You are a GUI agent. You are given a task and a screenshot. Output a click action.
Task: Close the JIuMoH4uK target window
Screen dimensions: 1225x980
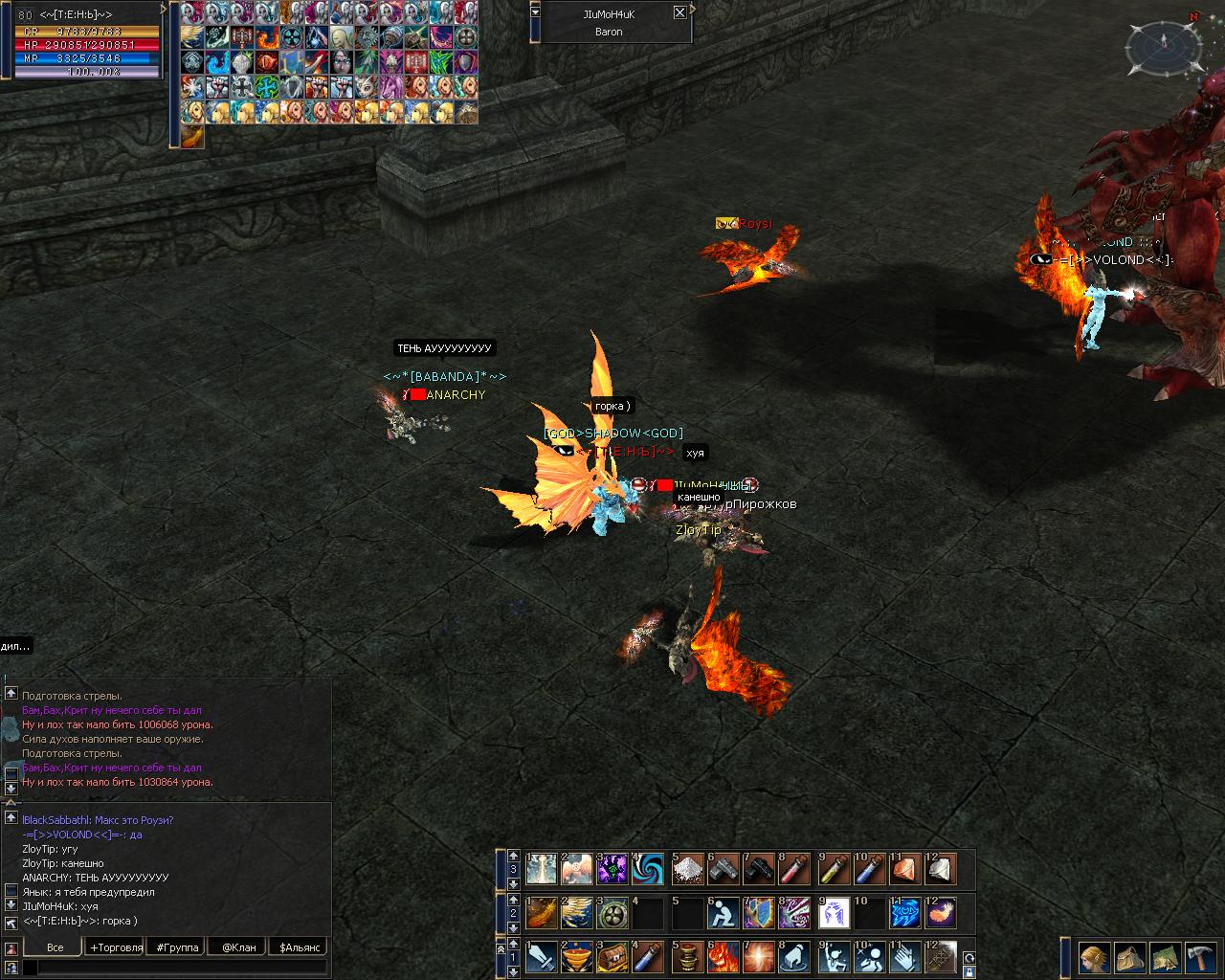pos(679,12)
